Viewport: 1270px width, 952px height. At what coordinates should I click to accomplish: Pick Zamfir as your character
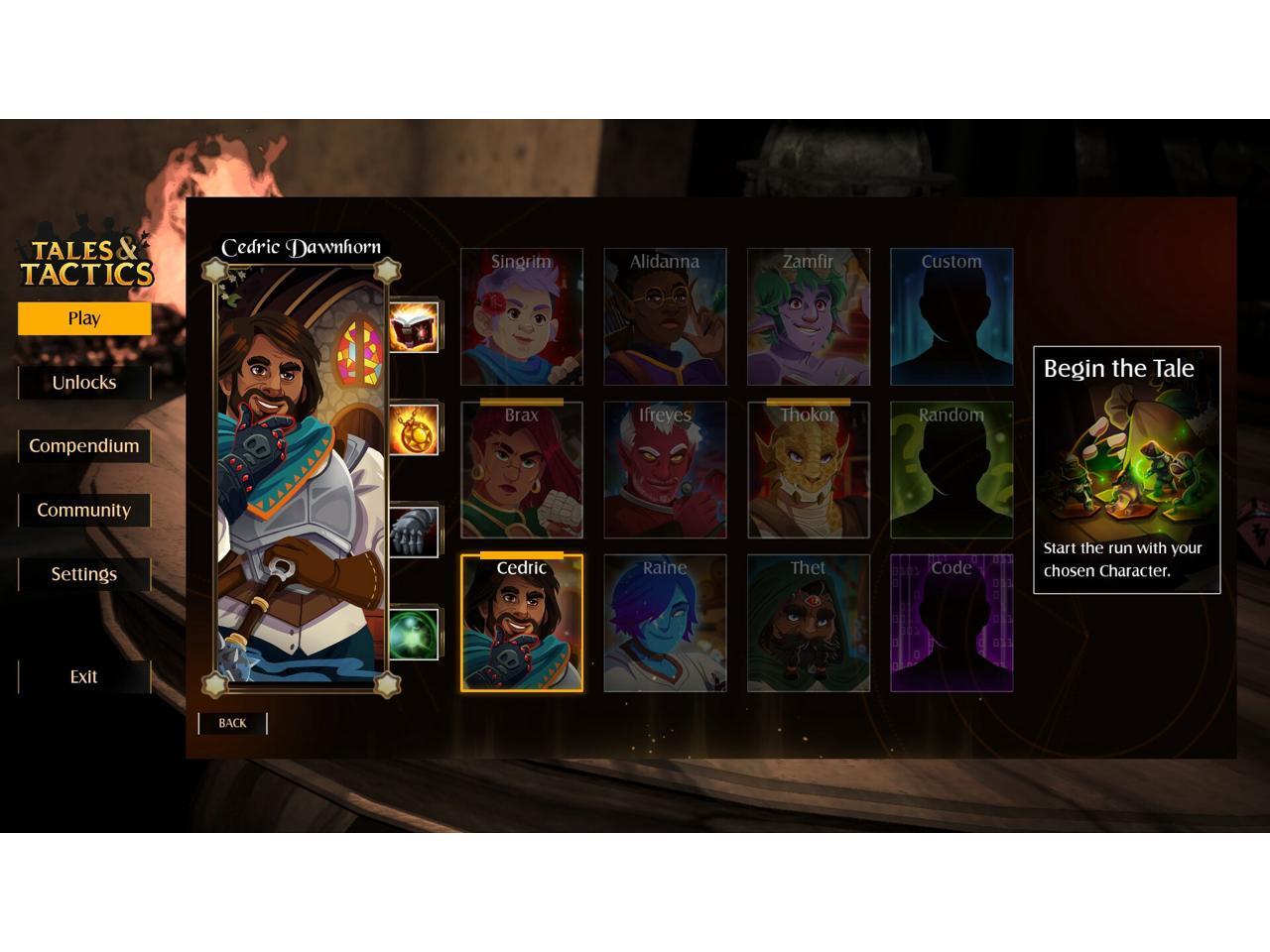(x=809, y=317)
